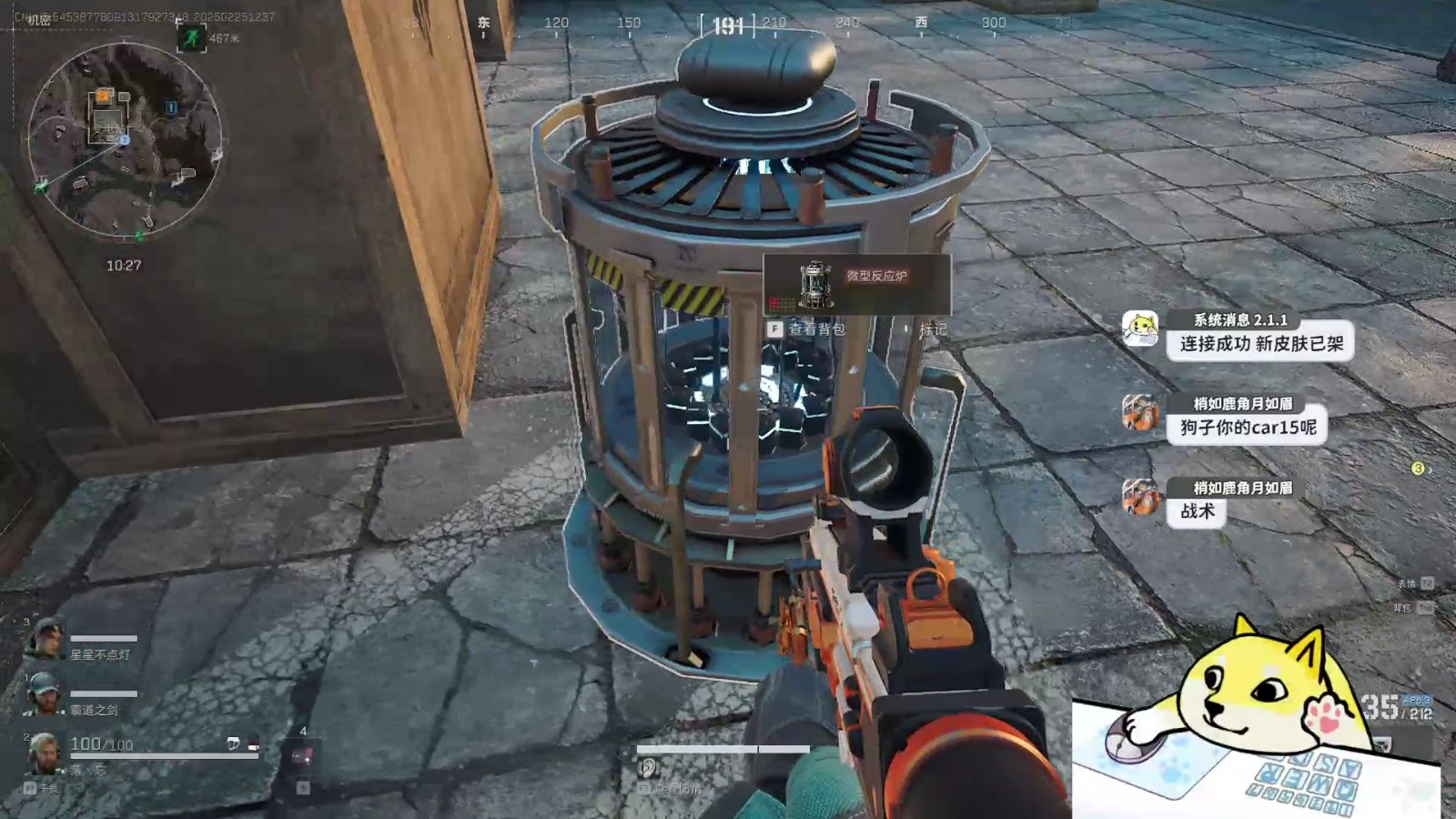Image resolution: width=1456 pixels, height=819 pixels.
Task: Toggle the 表情 emote option
Action: pyautogui.click(x=1406, y=581)
